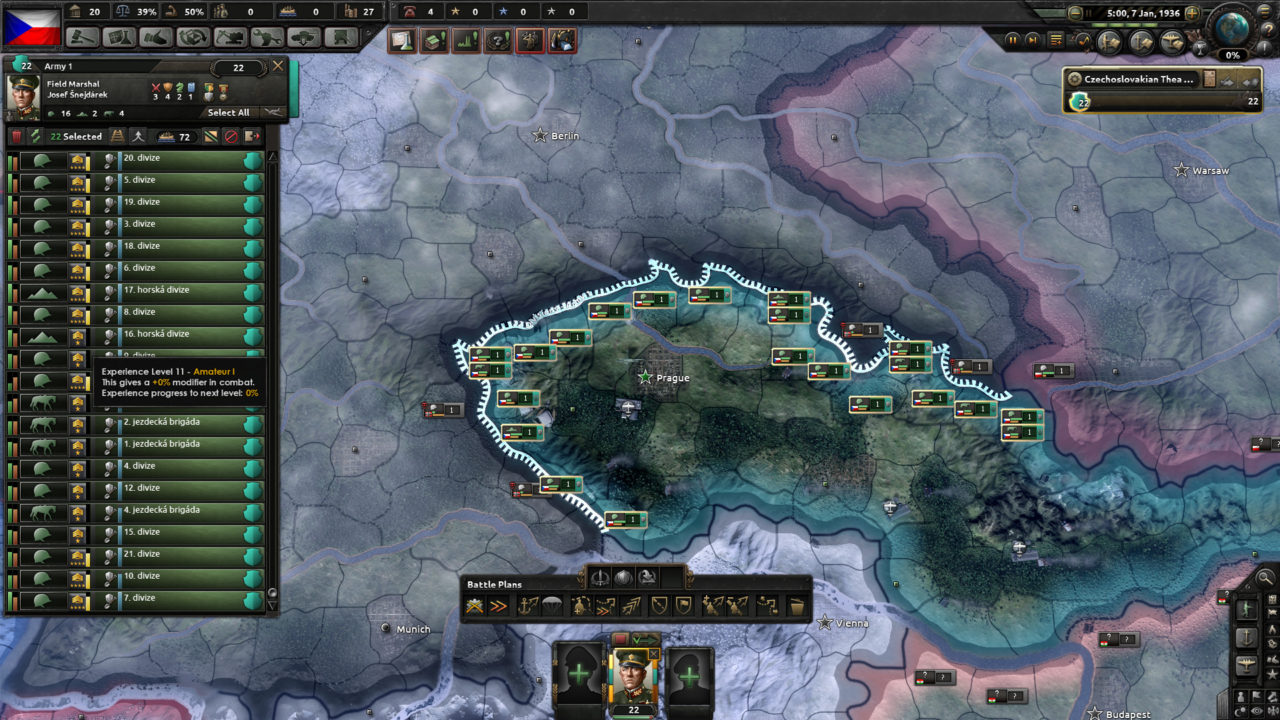
Task: Choose the naval invasion order tool
Action: pos(526,604)
